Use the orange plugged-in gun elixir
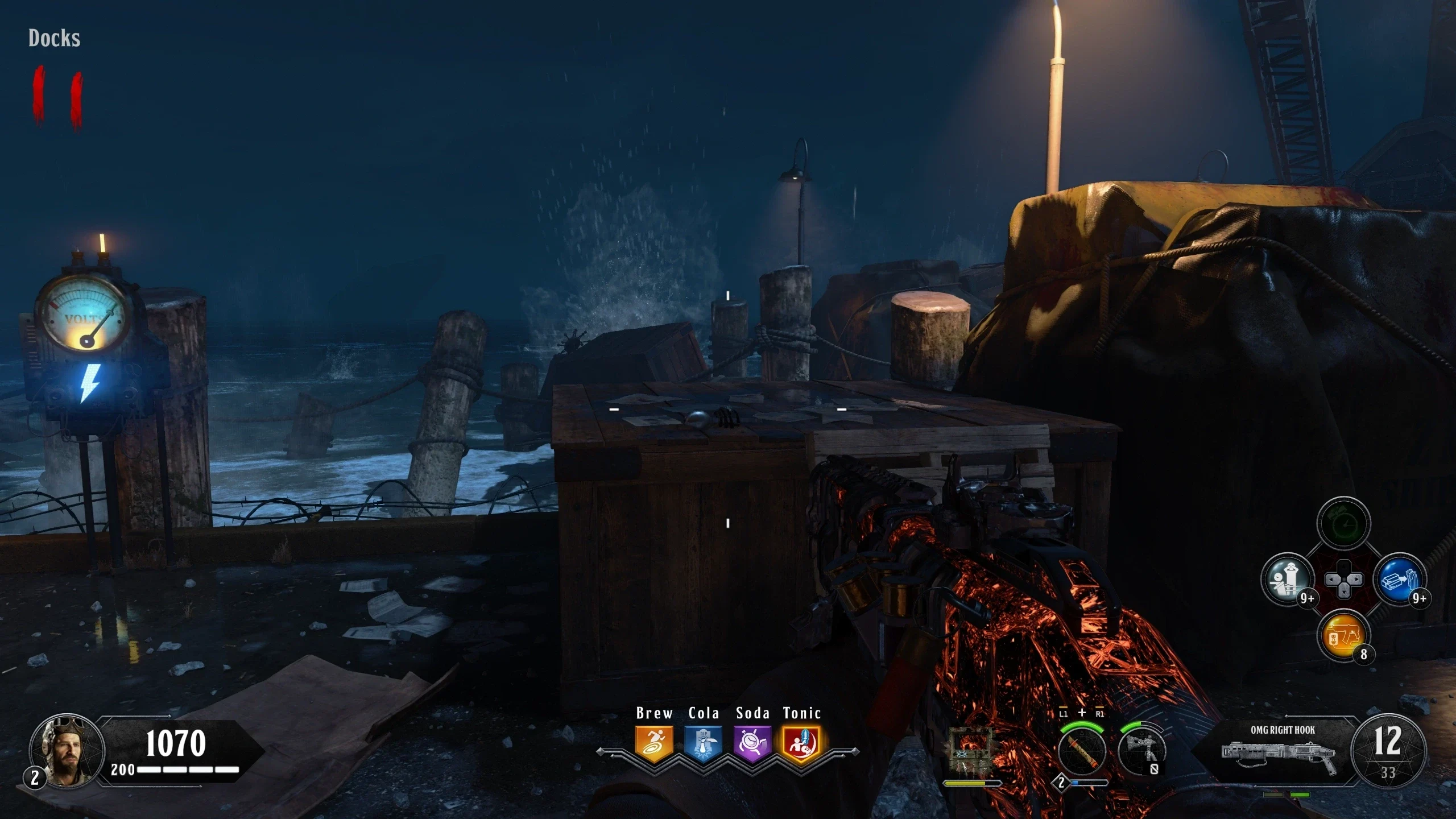This screenshot has height=819, width=1456. click(1343, 636)
